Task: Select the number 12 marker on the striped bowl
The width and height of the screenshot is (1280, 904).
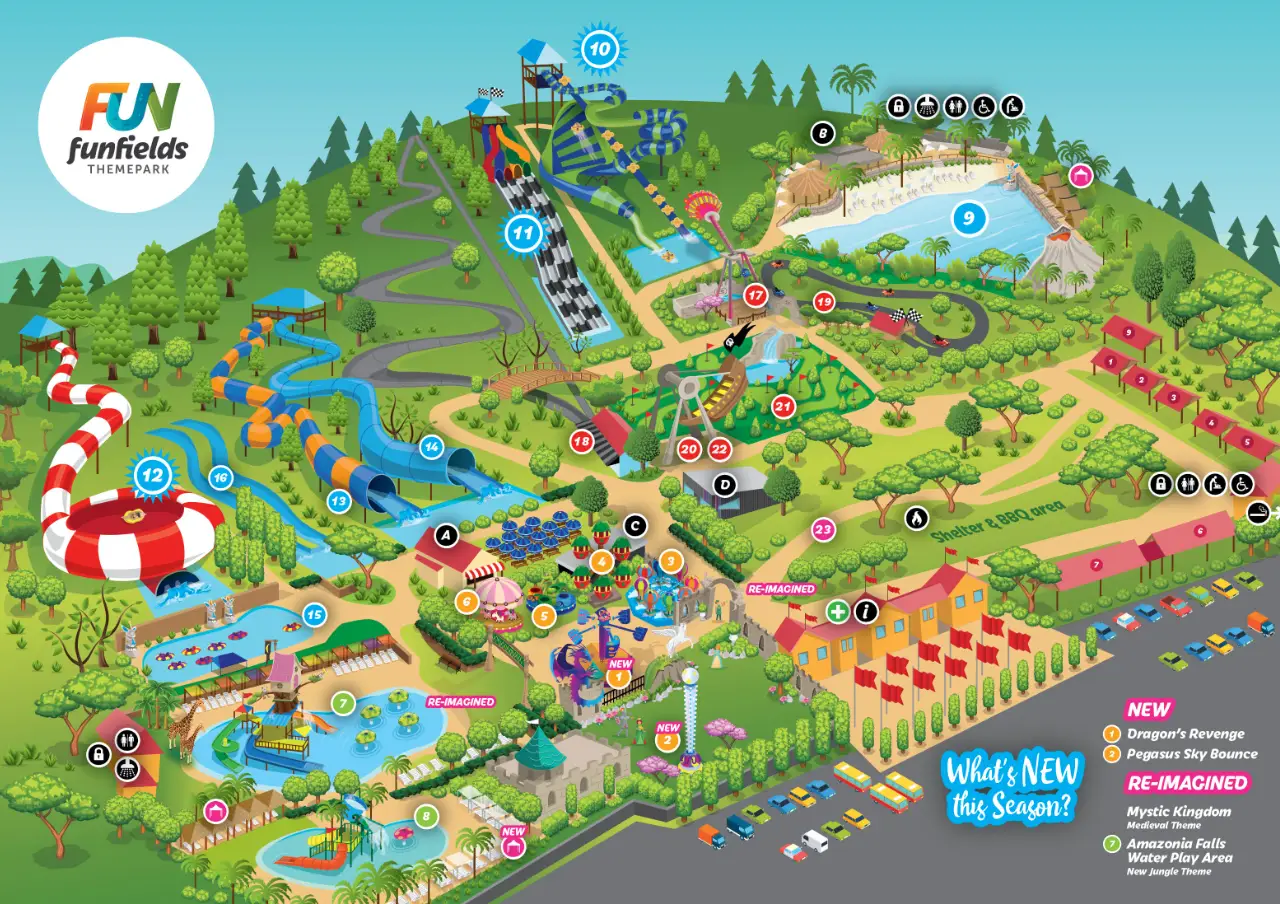Action: click(152, 477)
